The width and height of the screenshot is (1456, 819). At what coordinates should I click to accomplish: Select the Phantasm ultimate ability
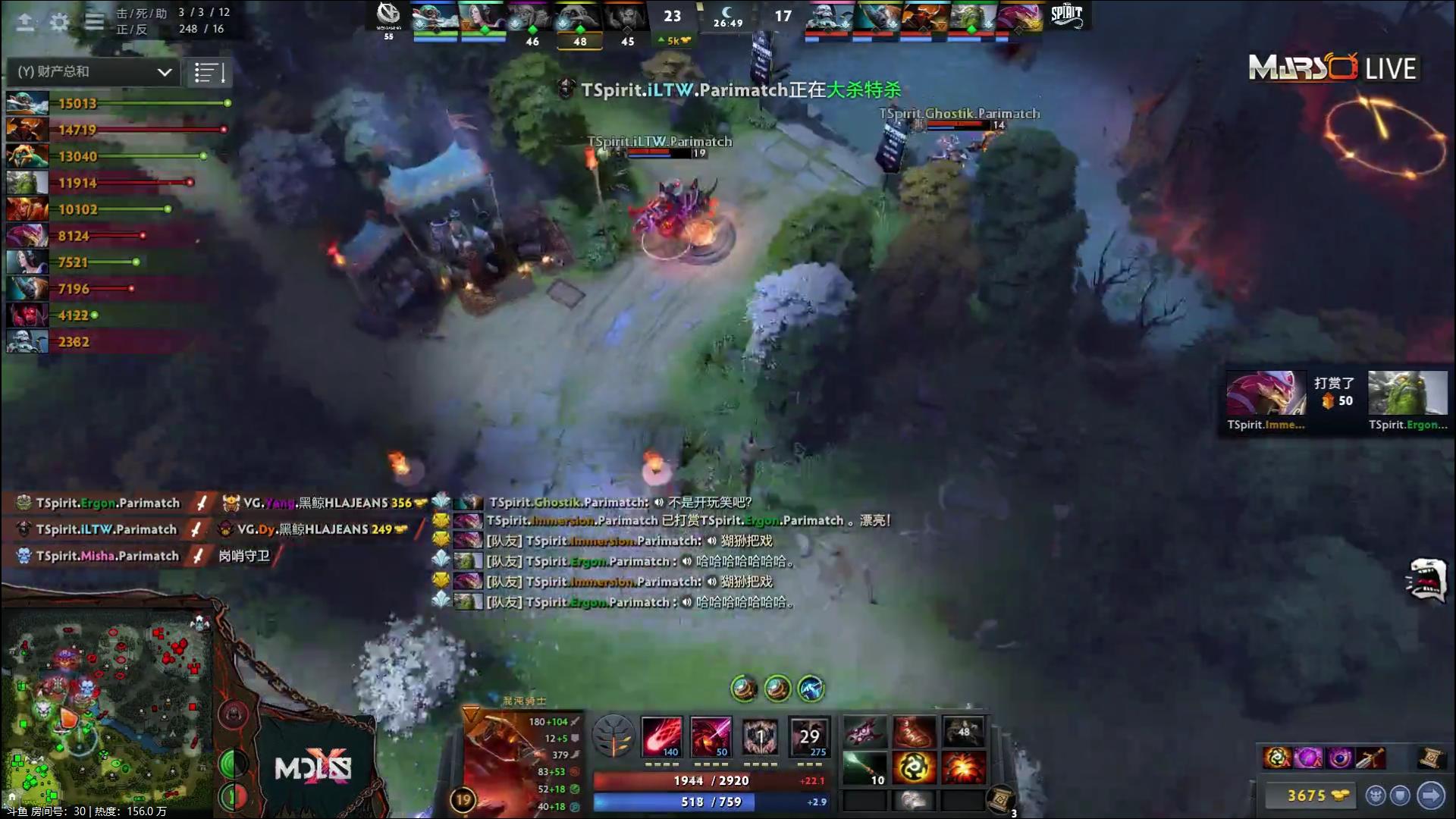coord(809,737)
